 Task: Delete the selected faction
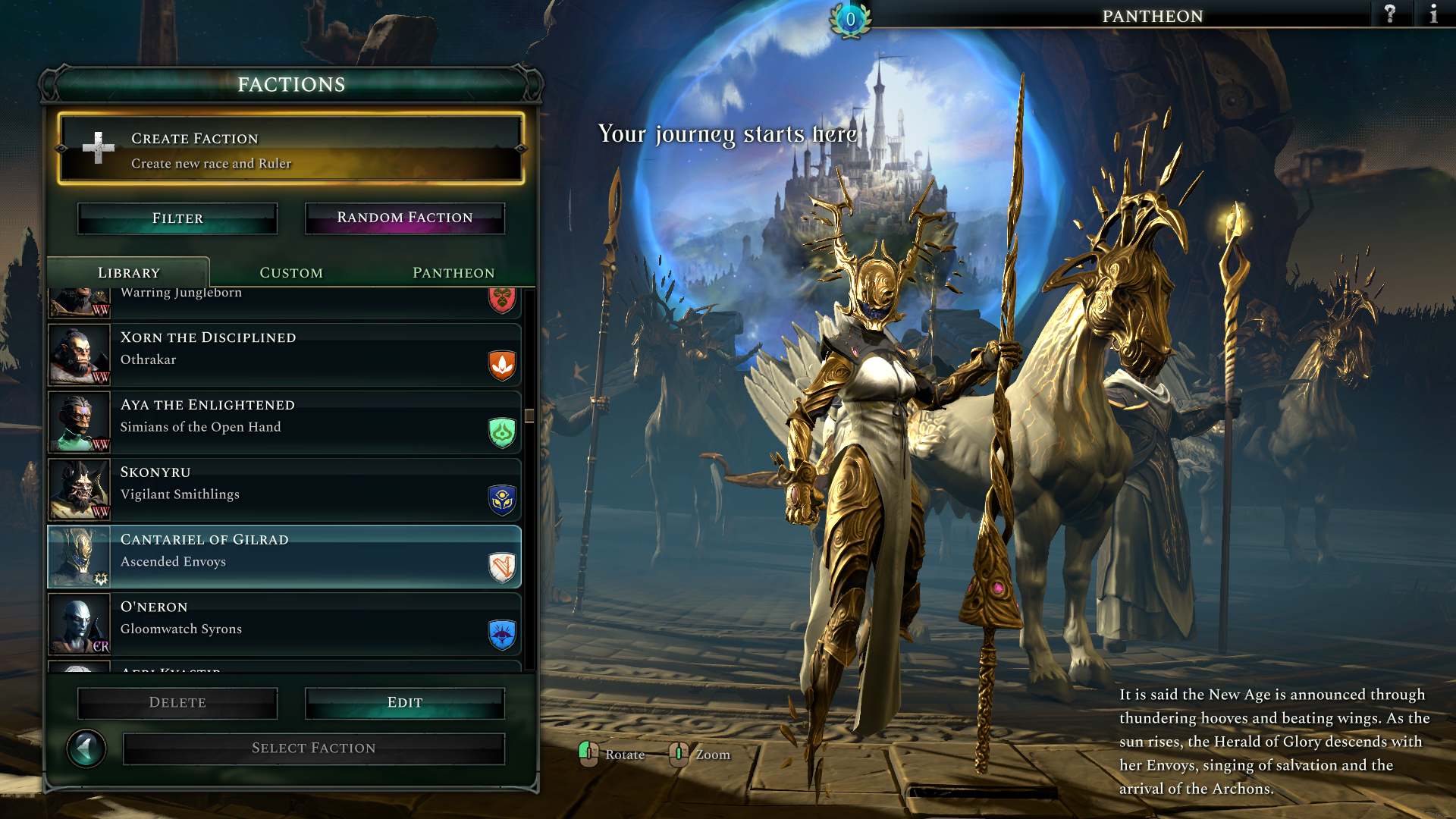click(177, 703)
